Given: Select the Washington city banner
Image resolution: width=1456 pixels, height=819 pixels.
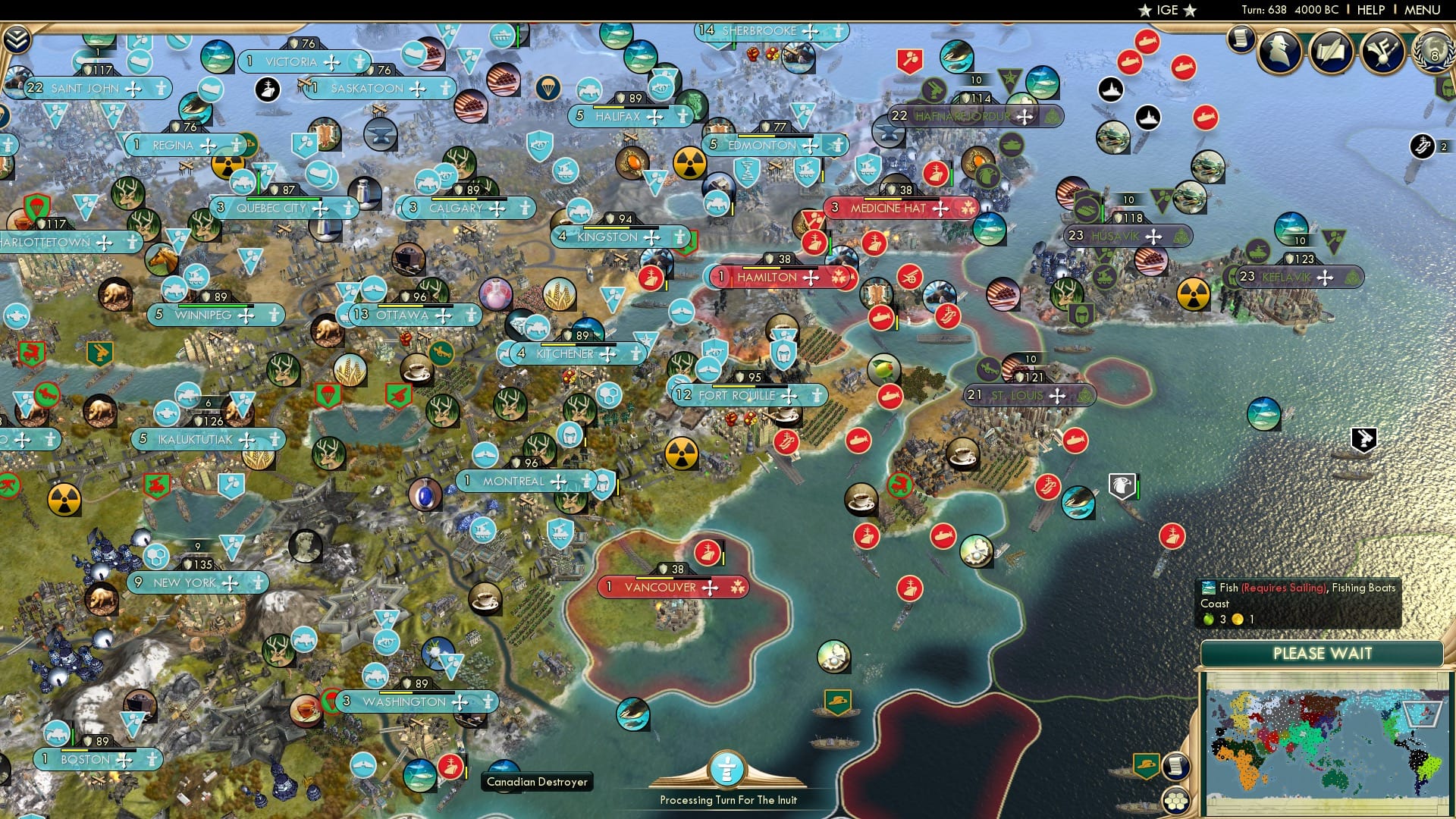Looking at the screenshot, I should pyautogui.click(x=395, y=702).
